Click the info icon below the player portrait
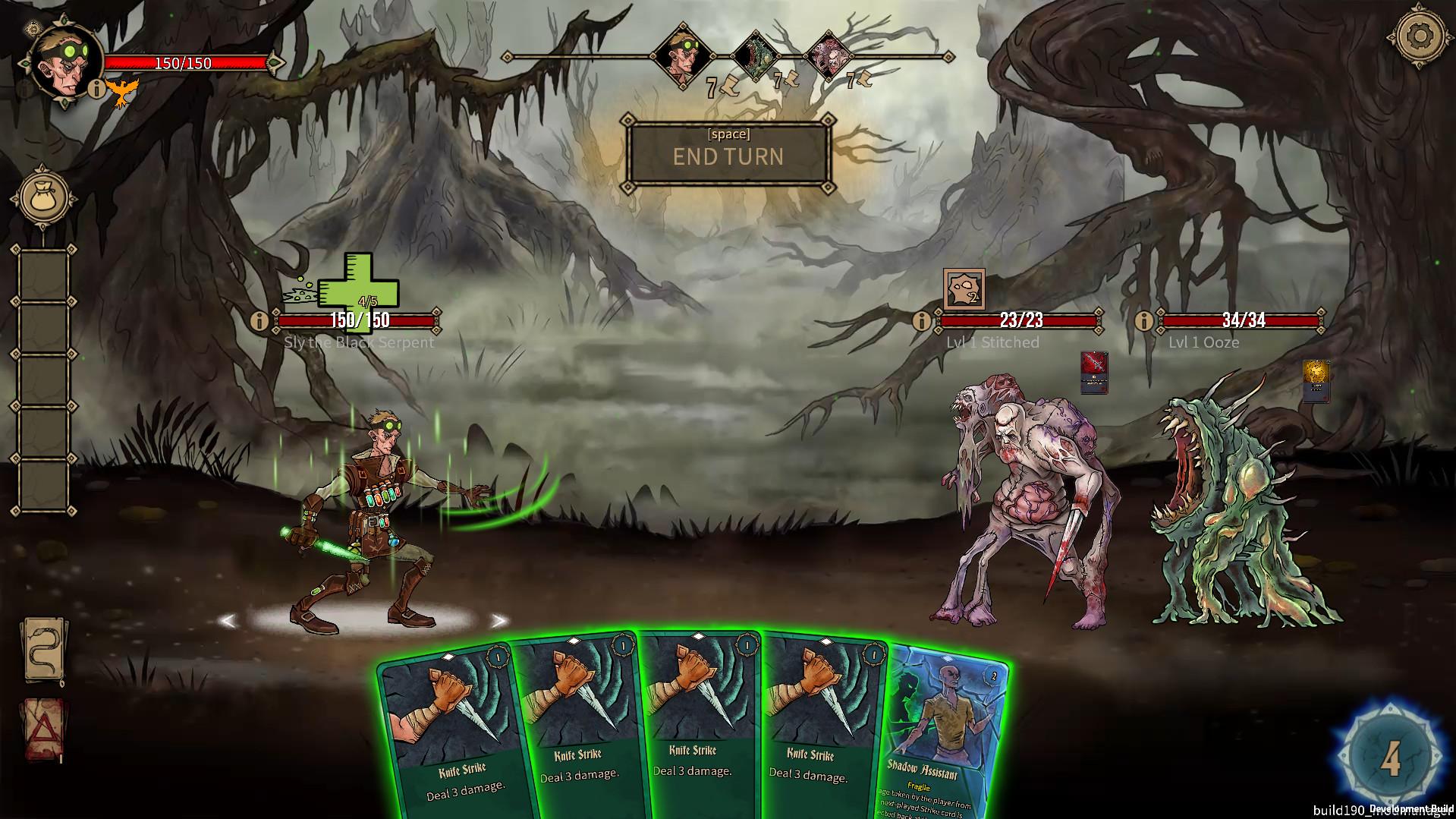The width and height of the screenshot is (1456, 819). 96,90
